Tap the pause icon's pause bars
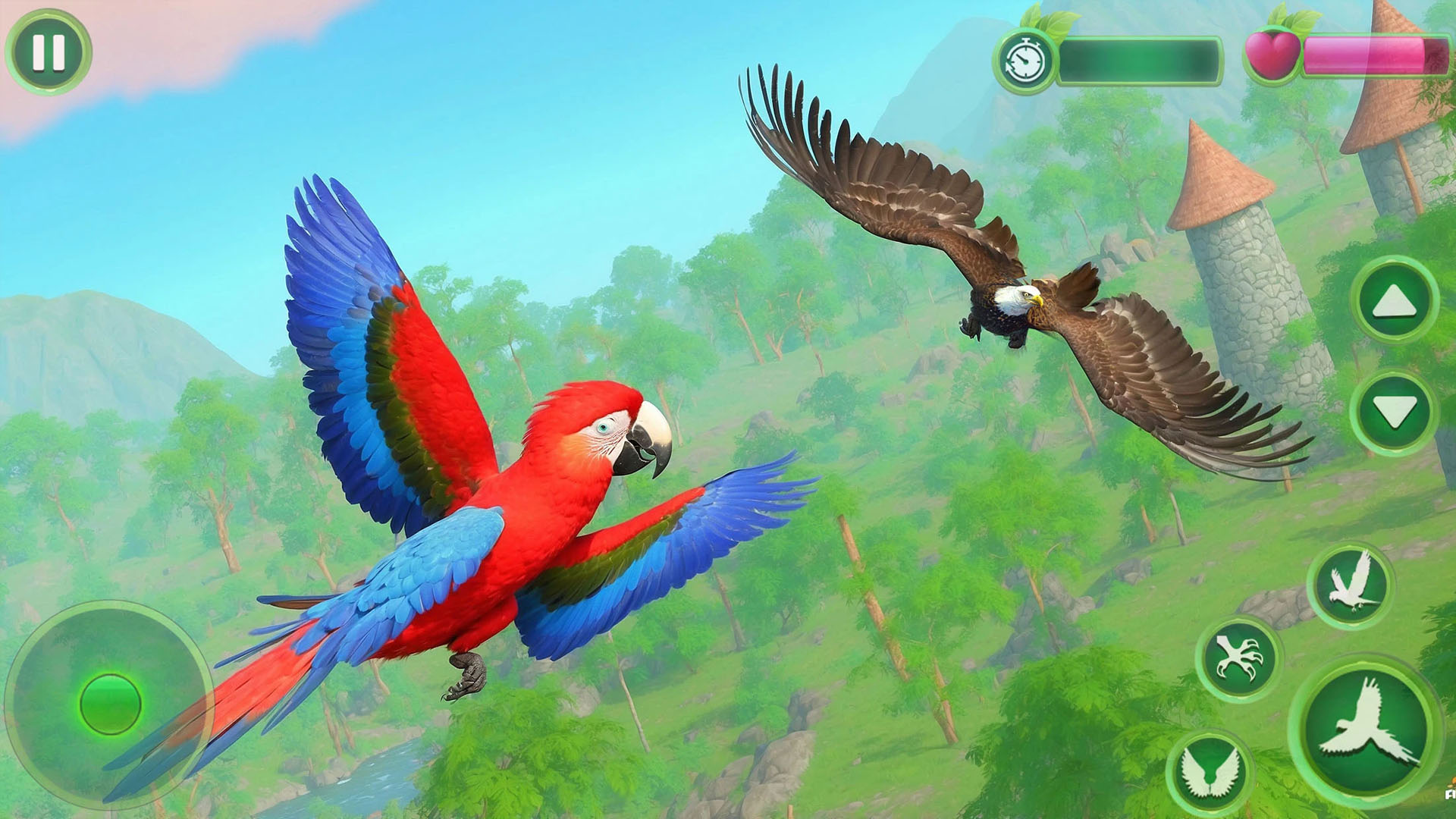Screen dimensions: 1456x819 (49, 52)
